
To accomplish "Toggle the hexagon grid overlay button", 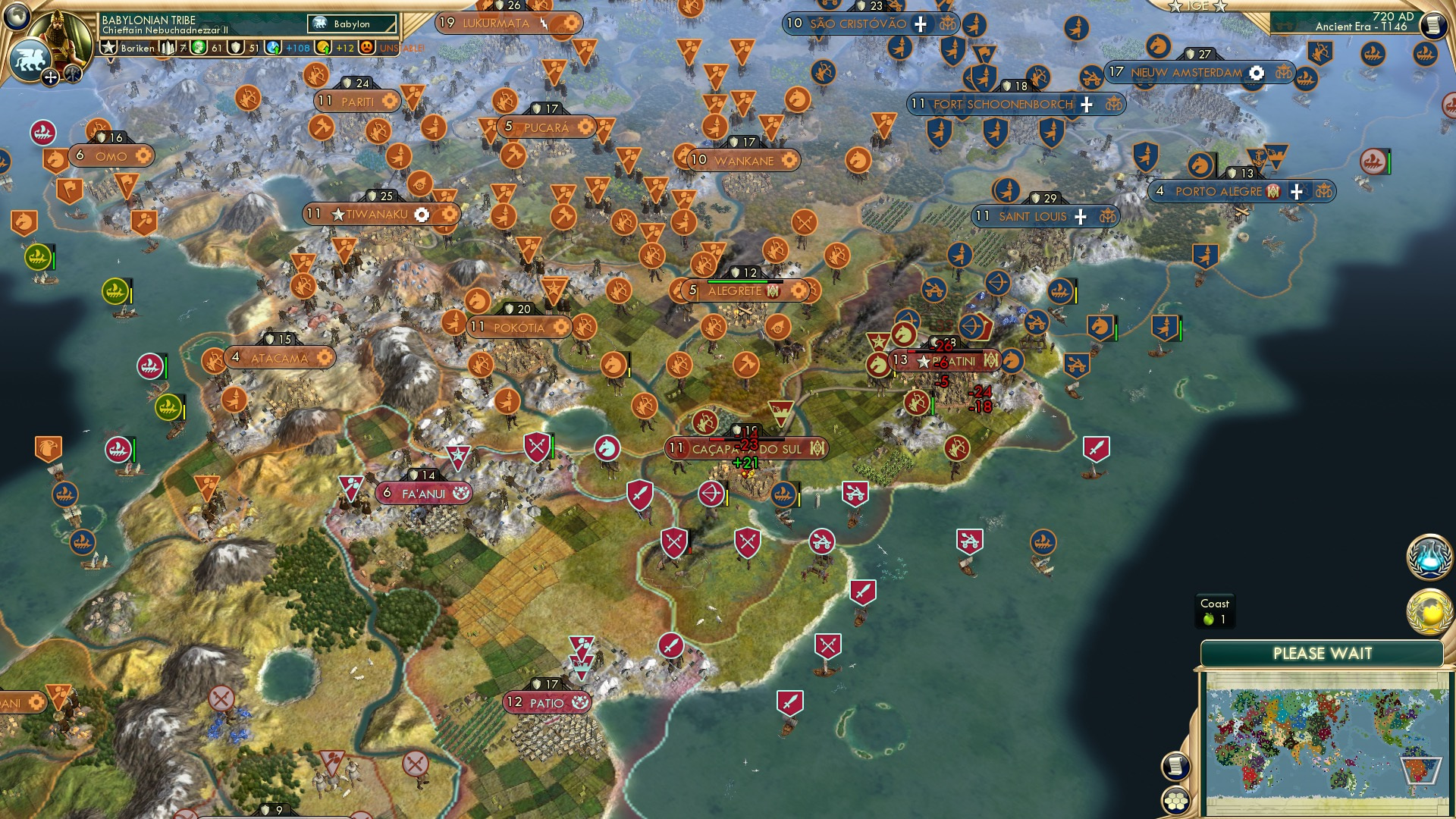I will click(x=1175, y=800).
